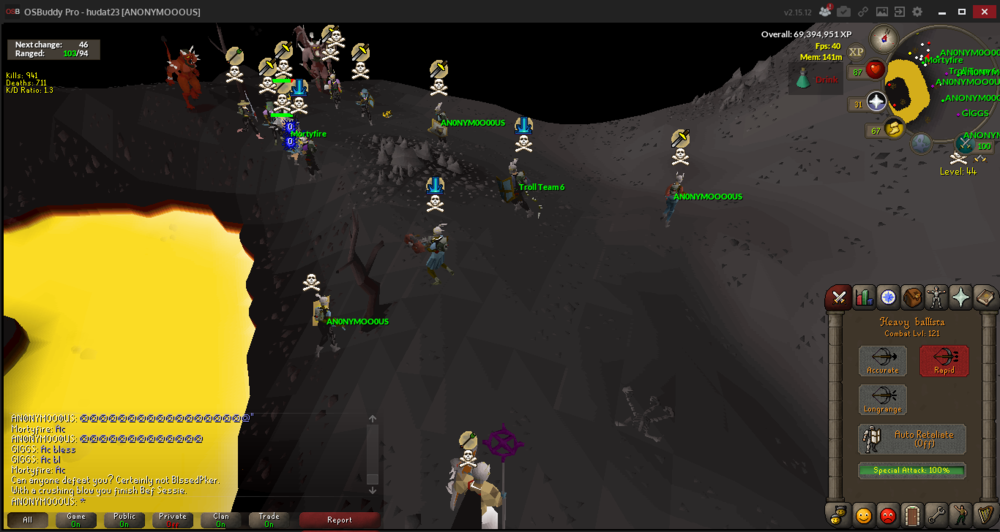The height and width of the screenshot is (532, 1000).
Task: Open the Prayer star tab
Action: [x=961, y=297]
